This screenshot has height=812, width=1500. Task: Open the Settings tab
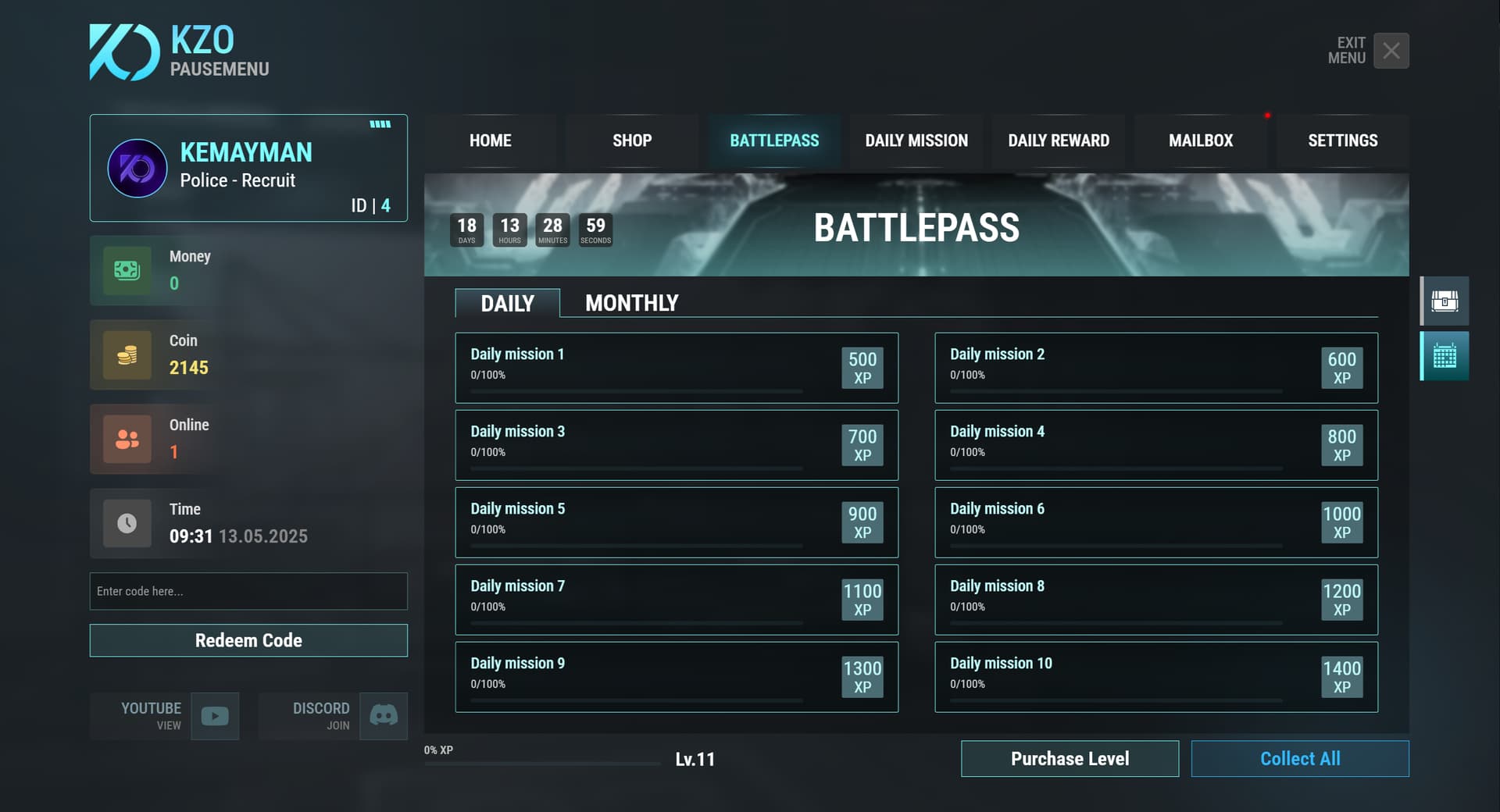1343,141
